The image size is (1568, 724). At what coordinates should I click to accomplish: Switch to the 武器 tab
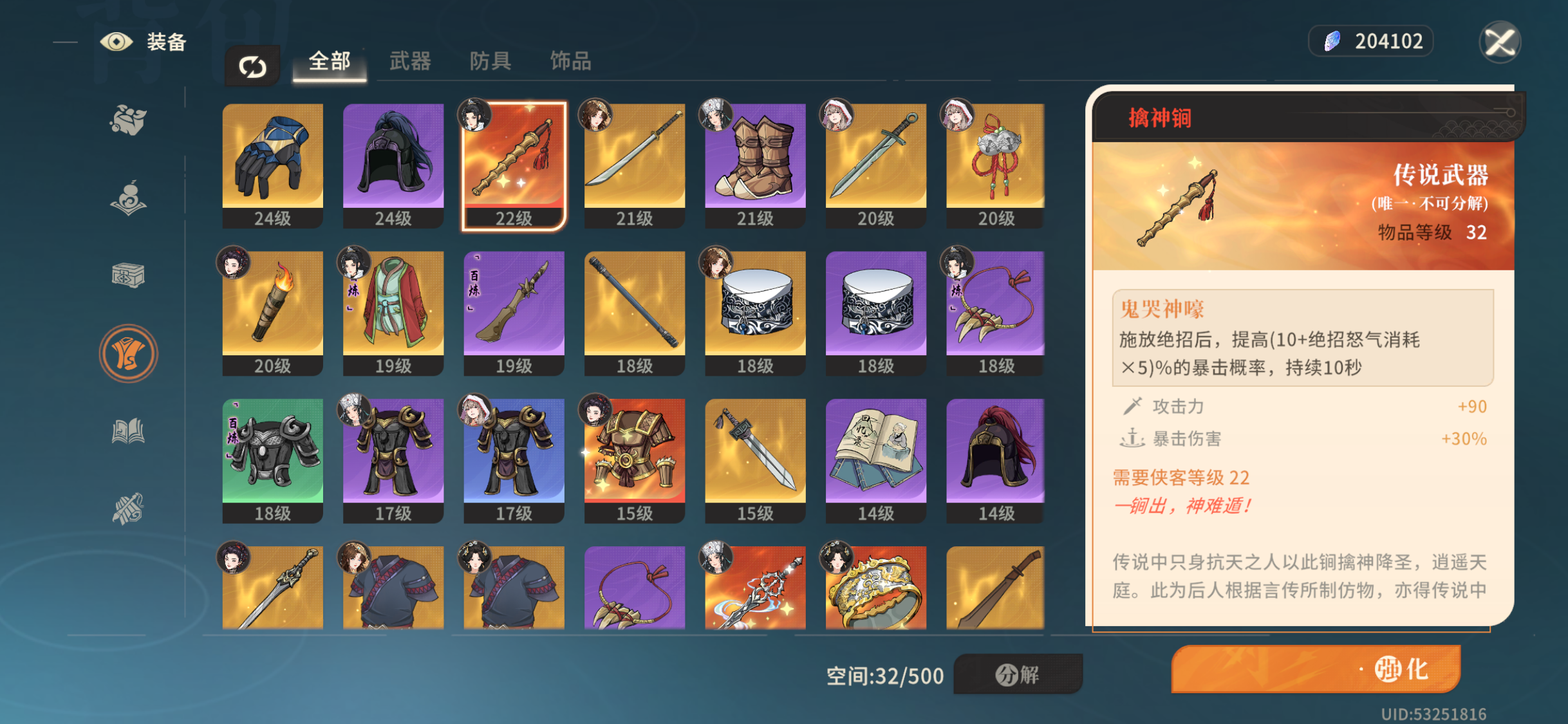(x=409, y=62)
